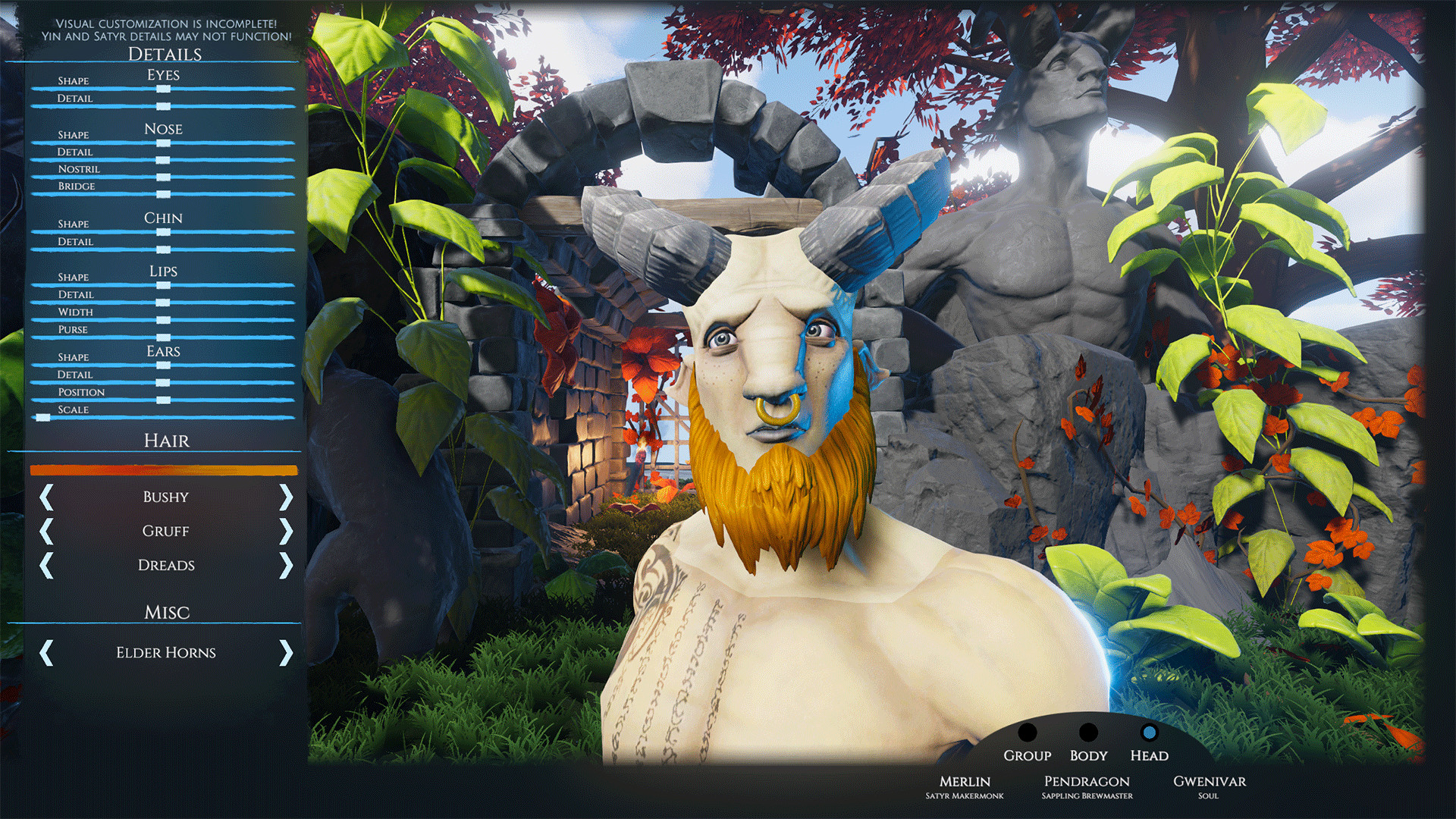
Task: Go back from the Gruff option
Action: tap(46, 532)
